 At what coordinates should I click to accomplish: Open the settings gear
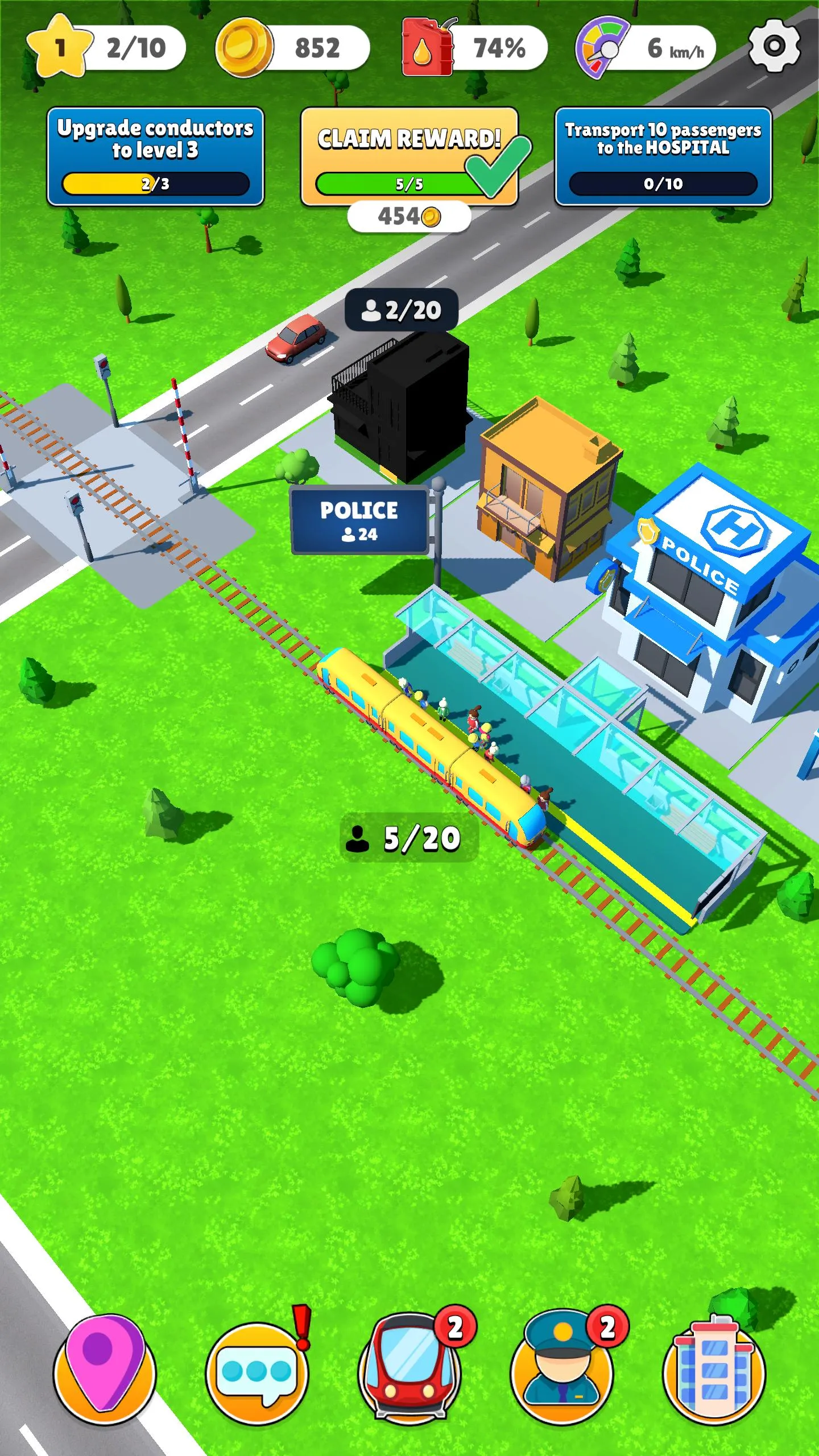pyautogui.click(x=773, y=48)
